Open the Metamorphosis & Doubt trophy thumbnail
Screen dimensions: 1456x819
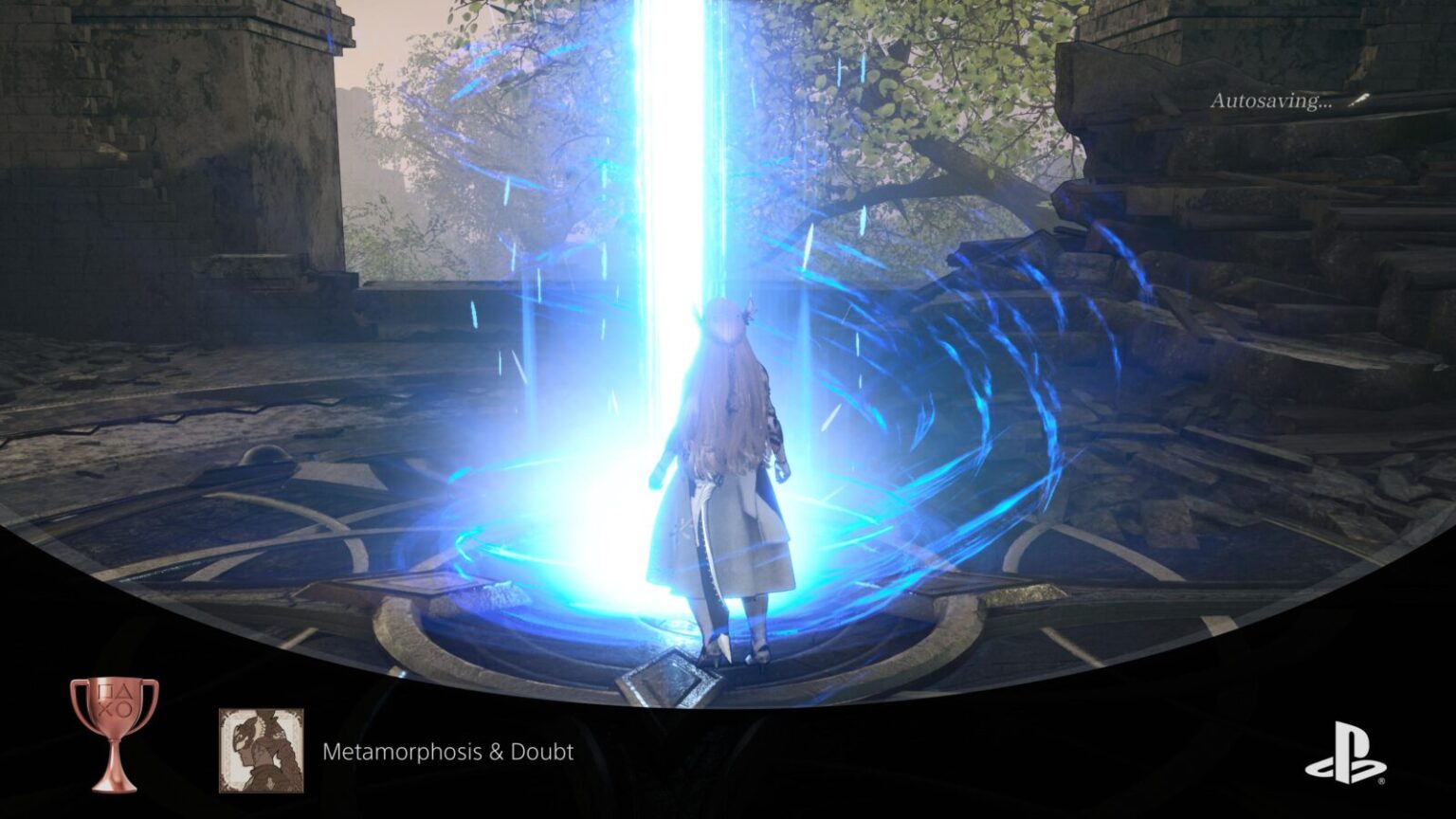tap(262, 751)
